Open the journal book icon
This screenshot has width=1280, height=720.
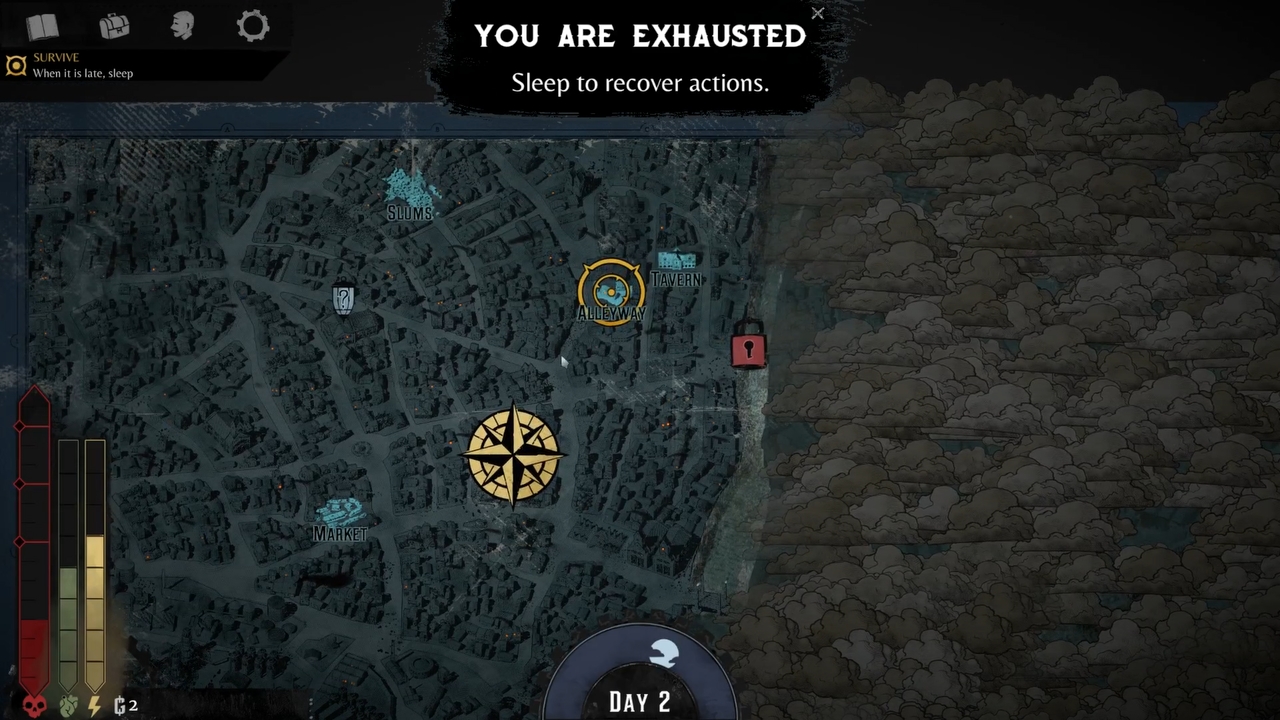click(41, 27)
